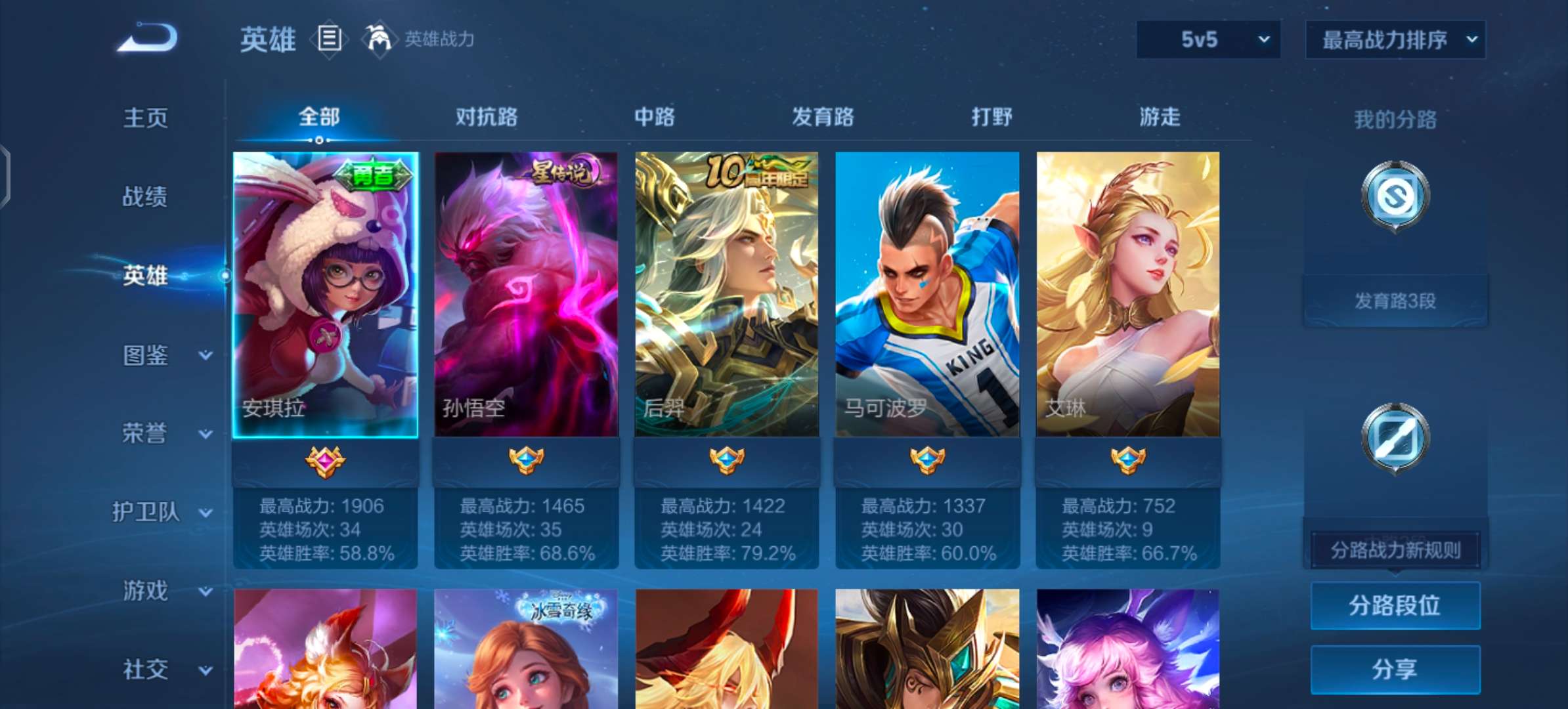Open the 最高战力排序 sorting dropdown
The image size is (1568, 709).
(1395, 38)
